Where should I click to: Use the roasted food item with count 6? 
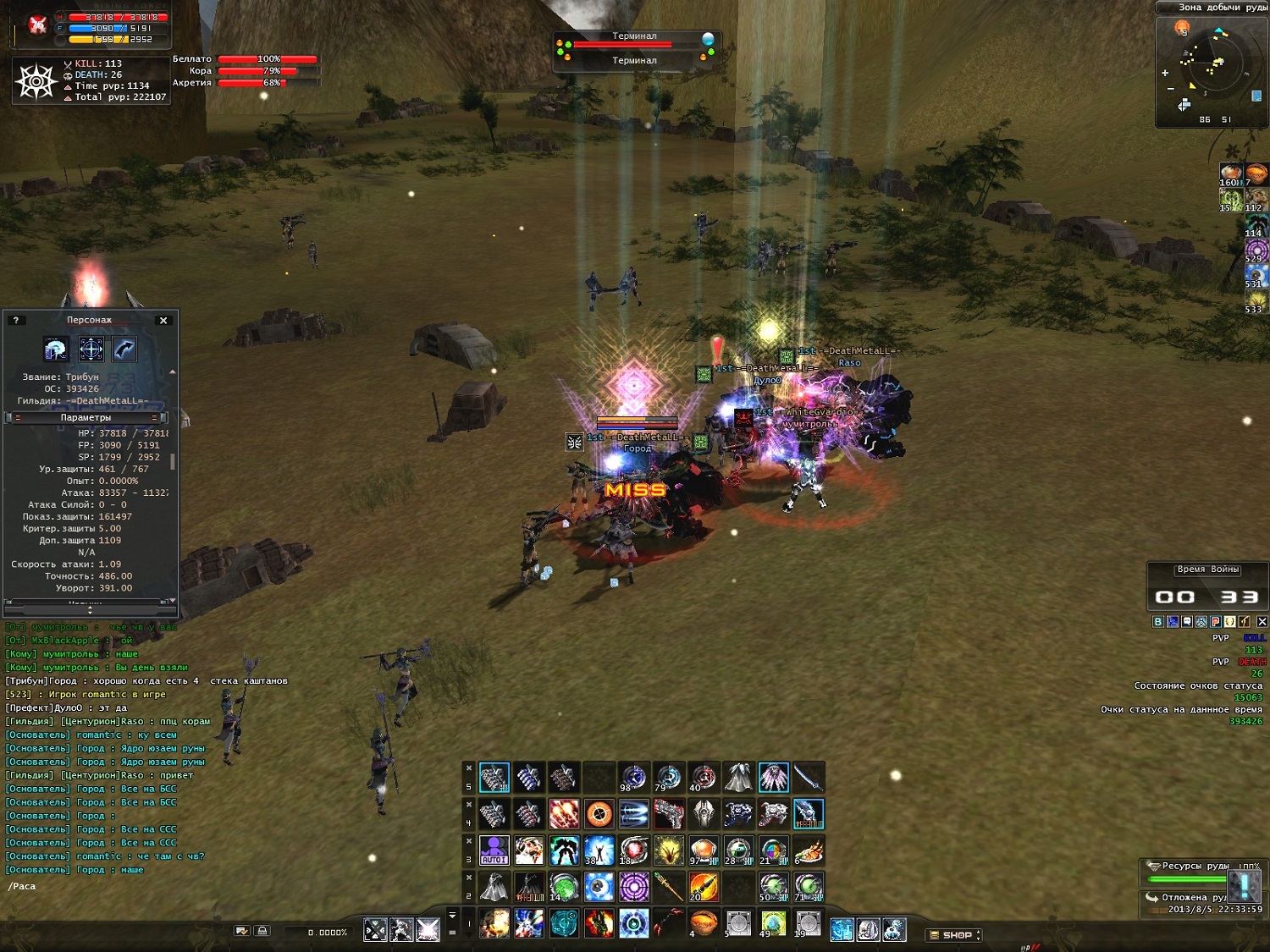(808, 850)
